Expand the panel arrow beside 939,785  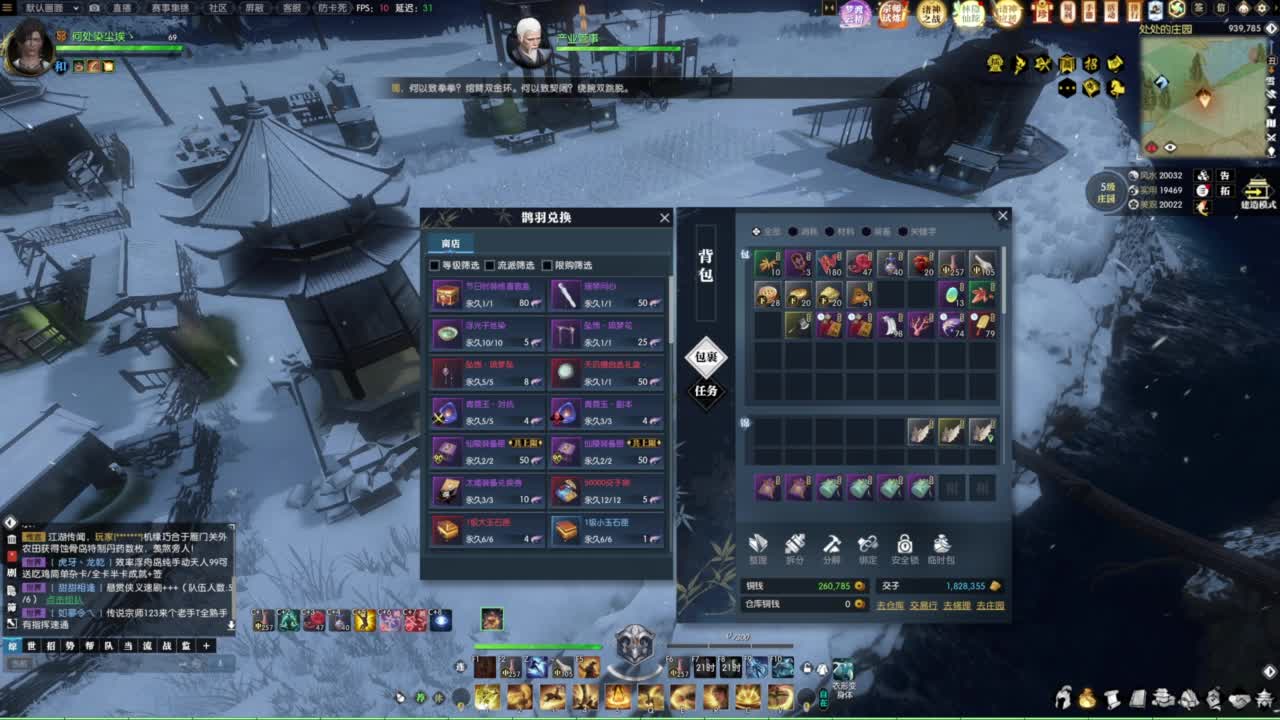tap(1270, 28)
